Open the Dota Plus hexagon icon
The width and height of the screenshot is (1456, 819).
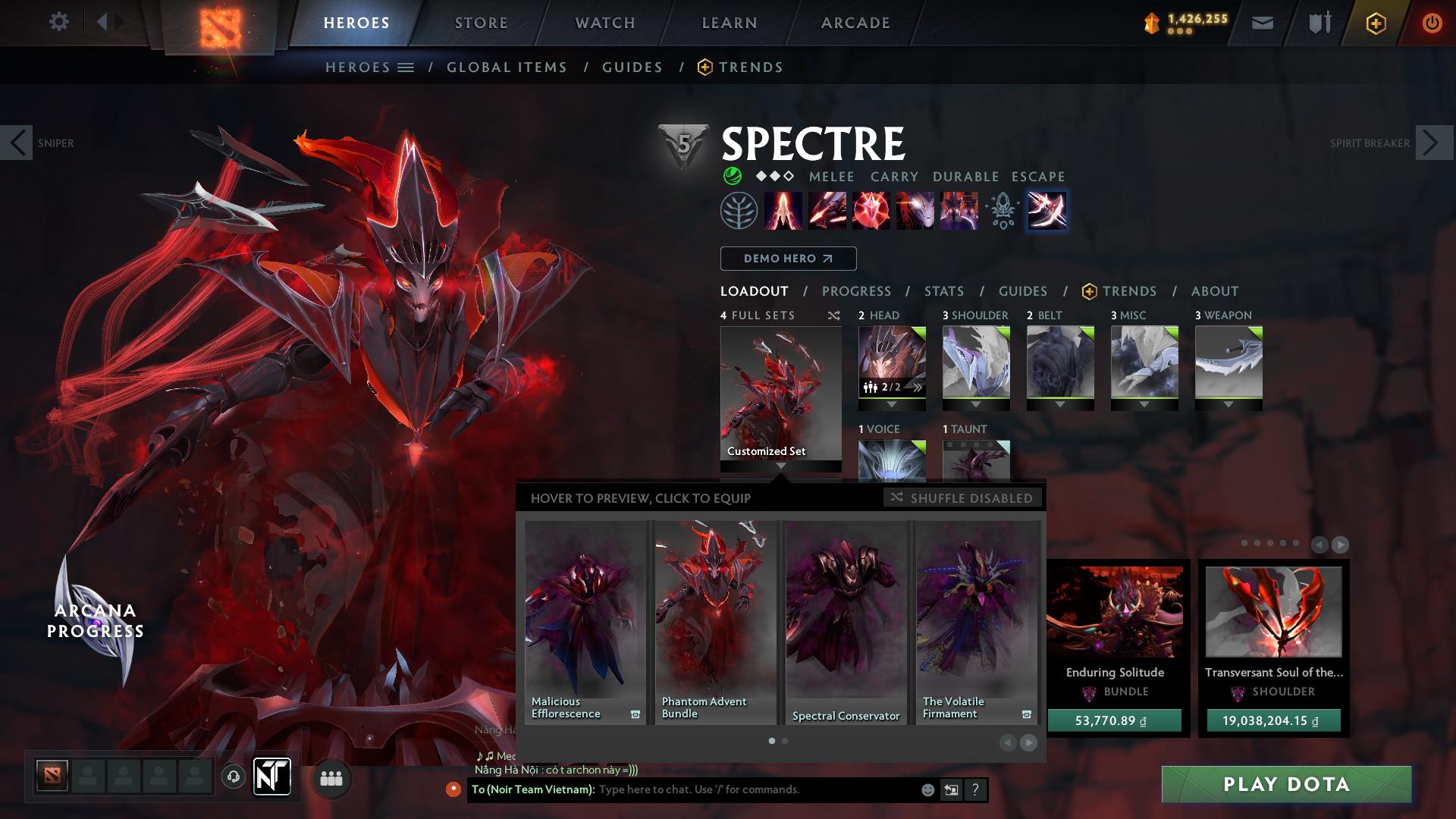(x=1376, y=22)
